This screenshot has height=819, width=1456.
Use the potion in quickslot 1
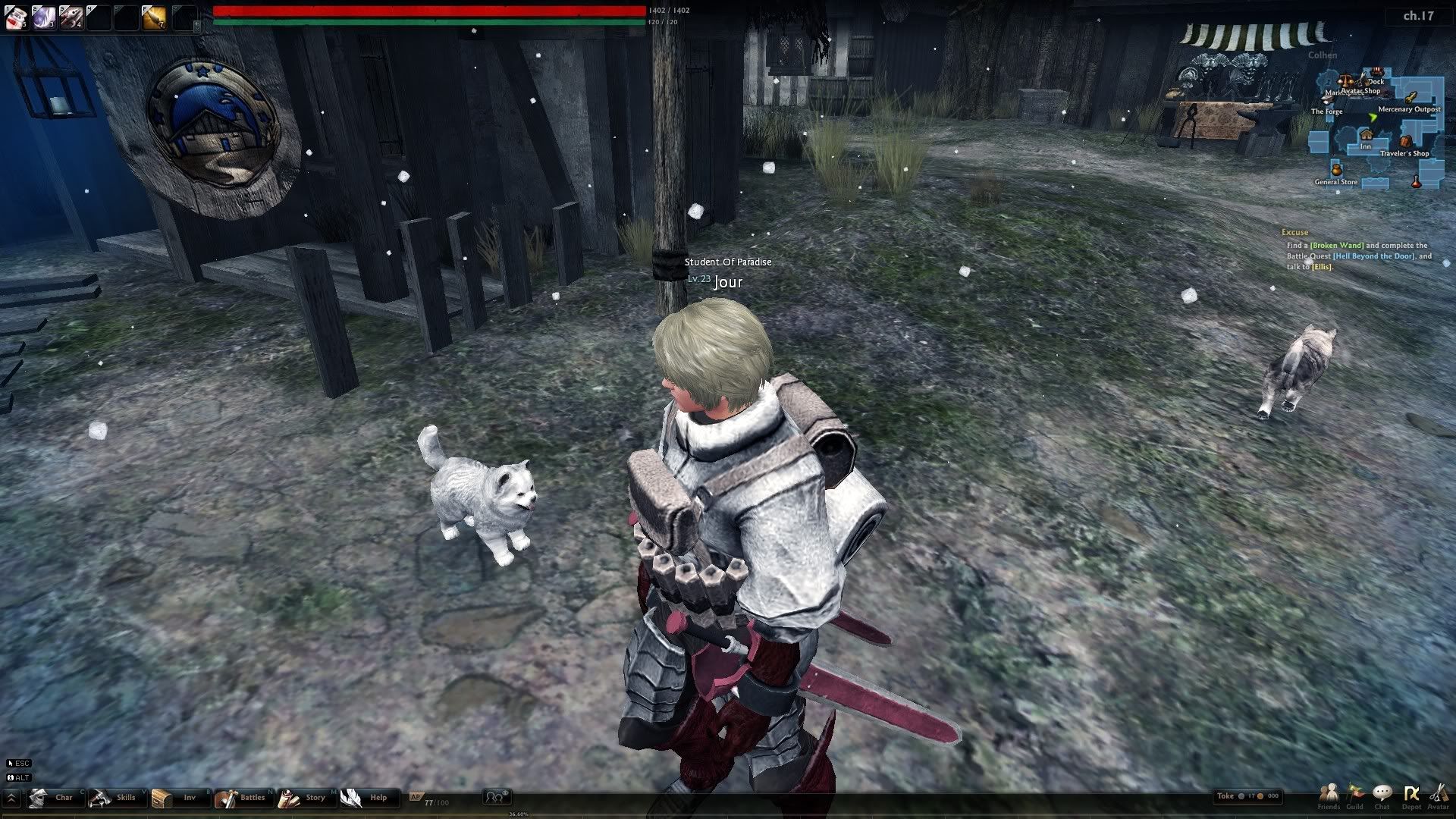pyautogui.click(x=16, y=17)
